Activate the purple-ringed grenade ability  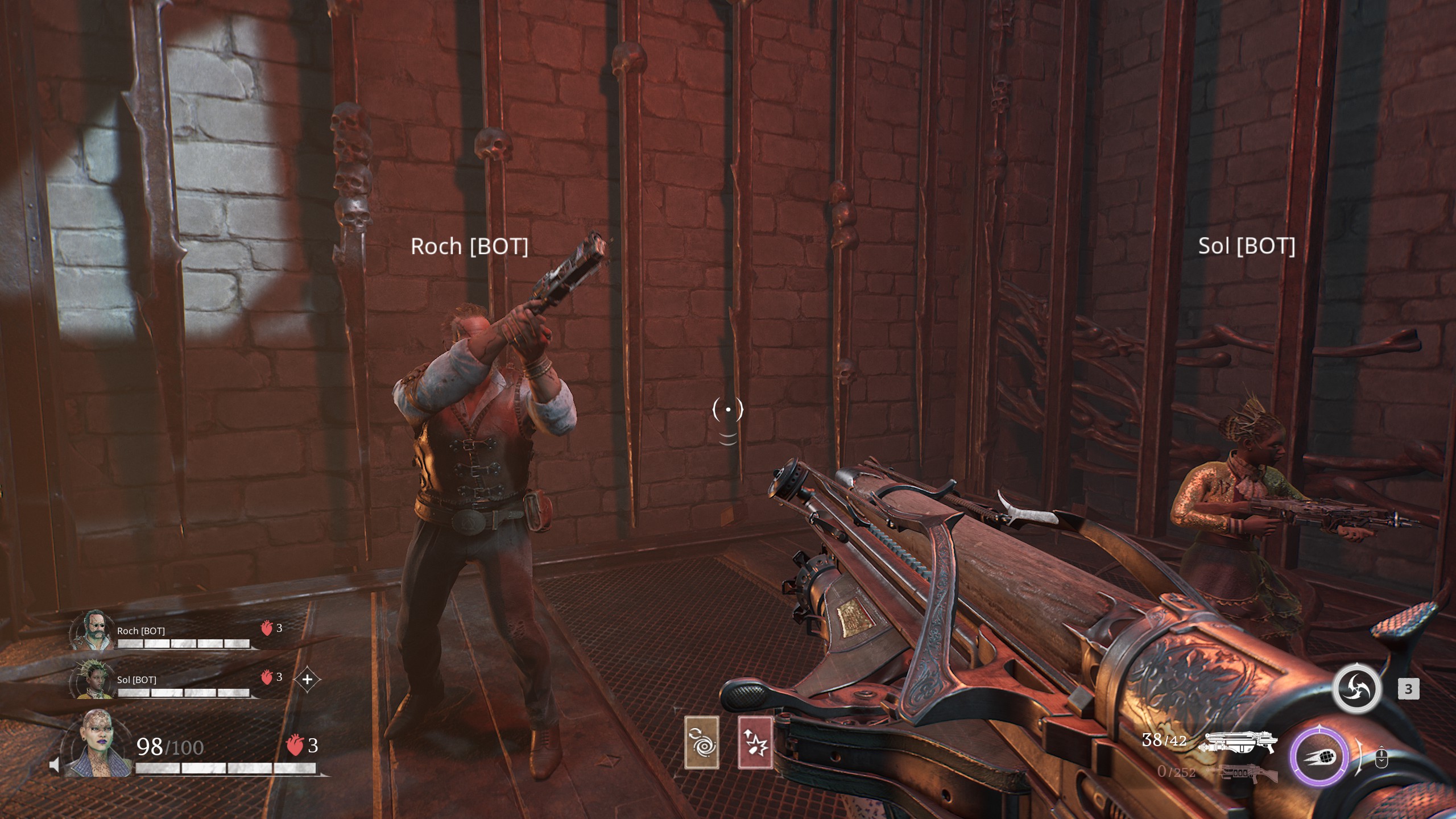pyautogui.click(x=1319, y=756)
